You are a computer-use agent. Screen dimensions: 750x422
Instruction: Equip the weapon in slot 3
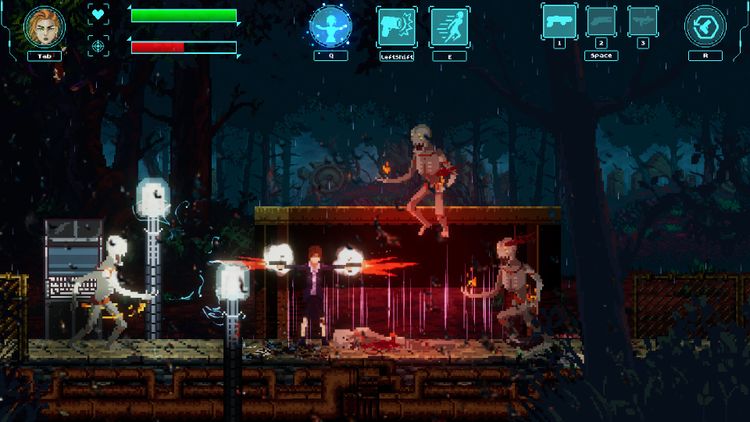click(643, 20)
